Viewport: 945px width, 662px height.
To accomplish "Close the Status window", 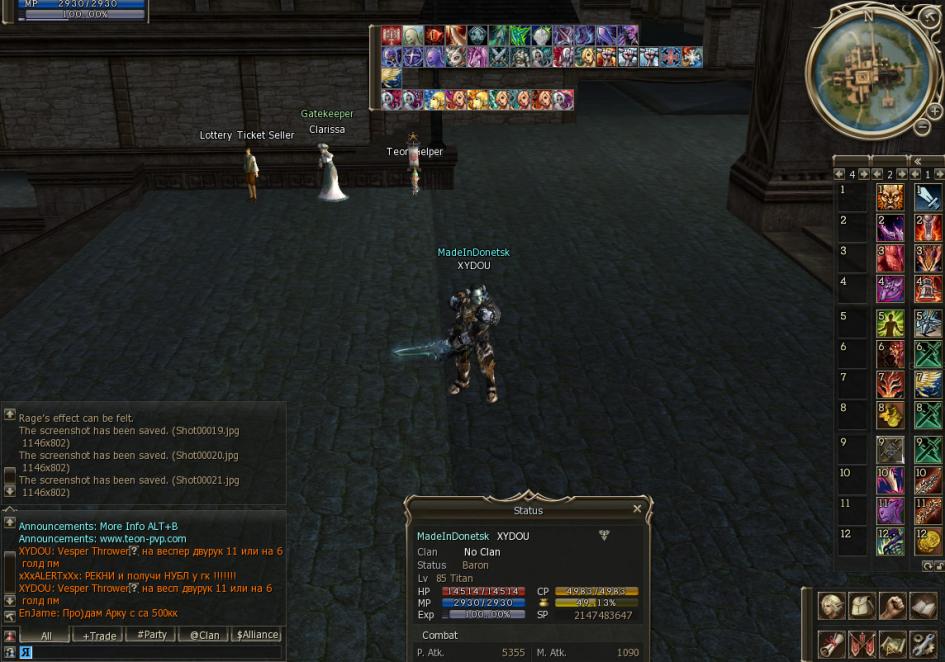I will click(637, 509).
